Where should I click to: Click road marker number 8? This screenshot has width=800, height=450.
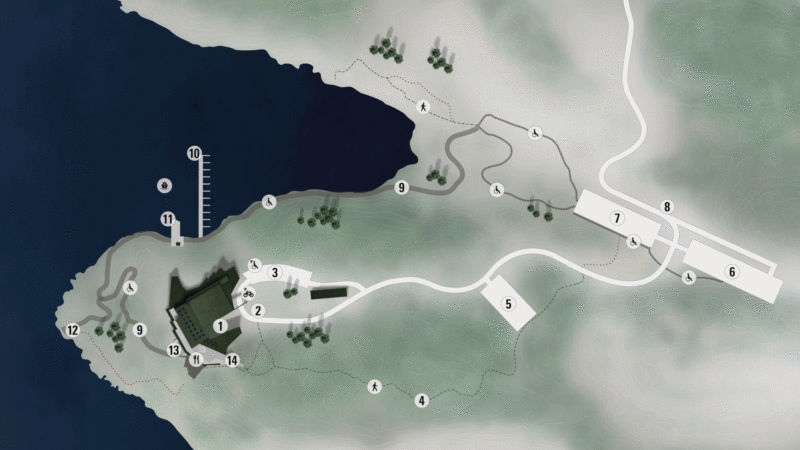[667, 206]
